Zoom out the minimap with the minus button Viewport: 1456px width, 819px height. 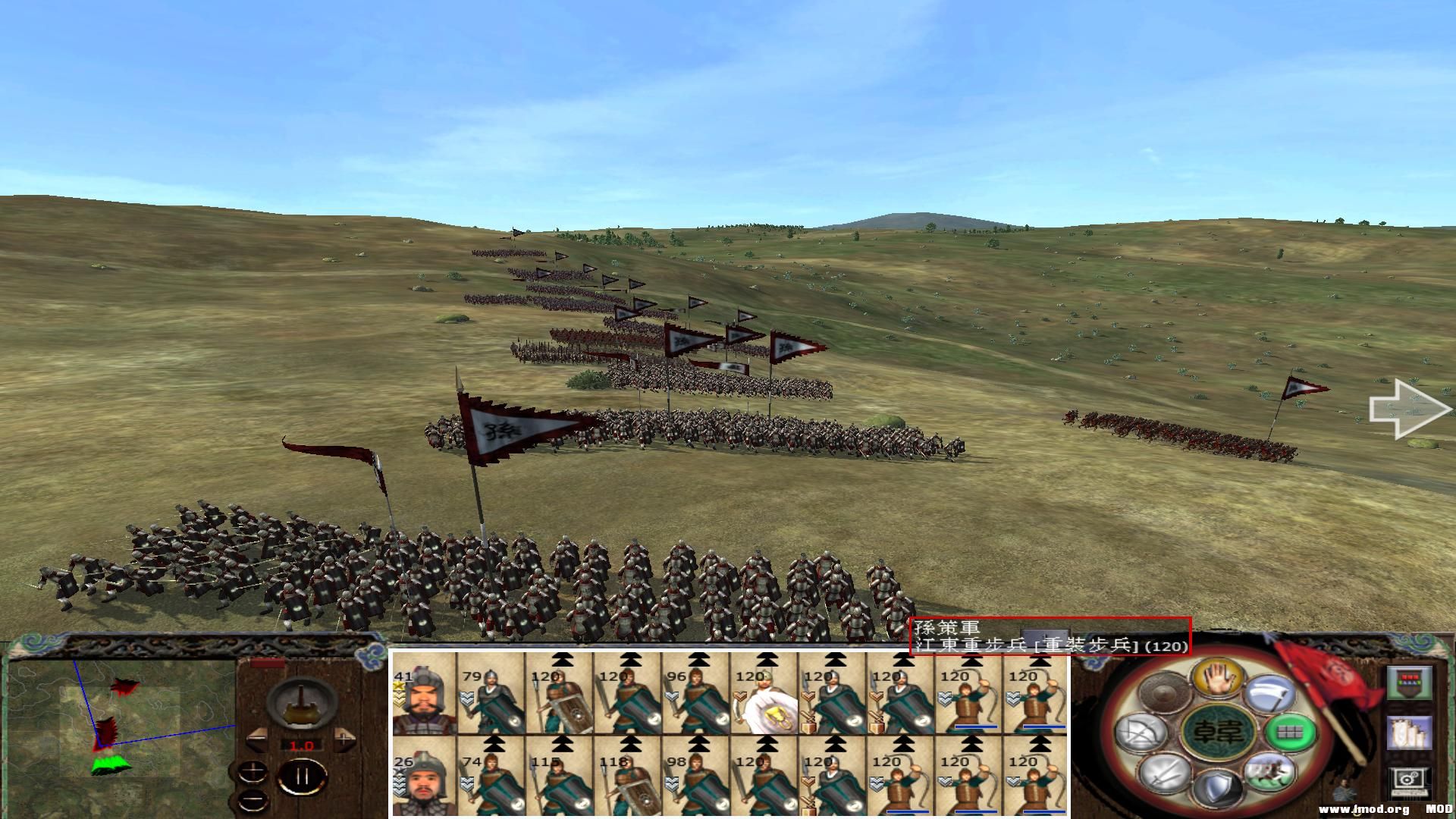tap(253, 799)
